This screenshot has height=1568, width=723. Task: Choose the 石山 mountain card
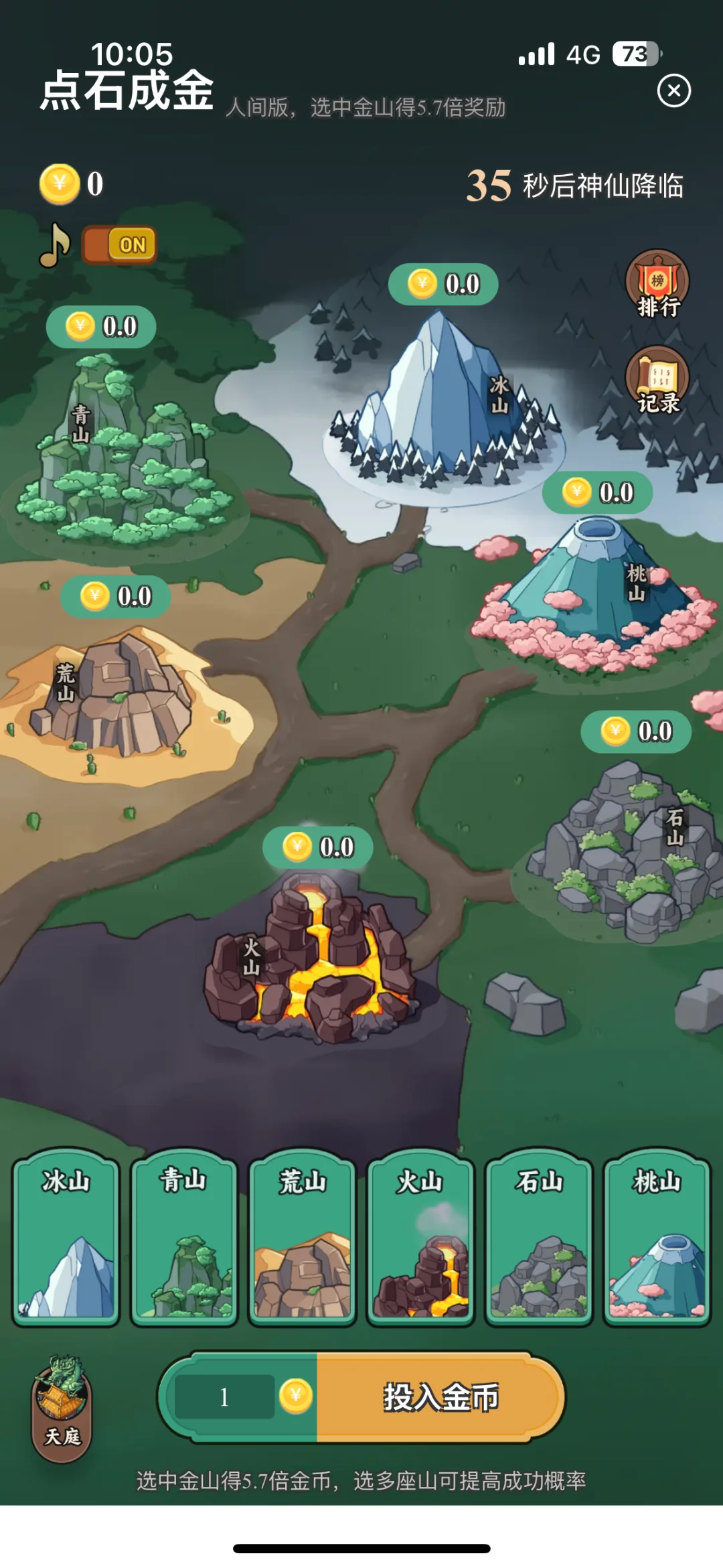click(x=540, y=1238)
